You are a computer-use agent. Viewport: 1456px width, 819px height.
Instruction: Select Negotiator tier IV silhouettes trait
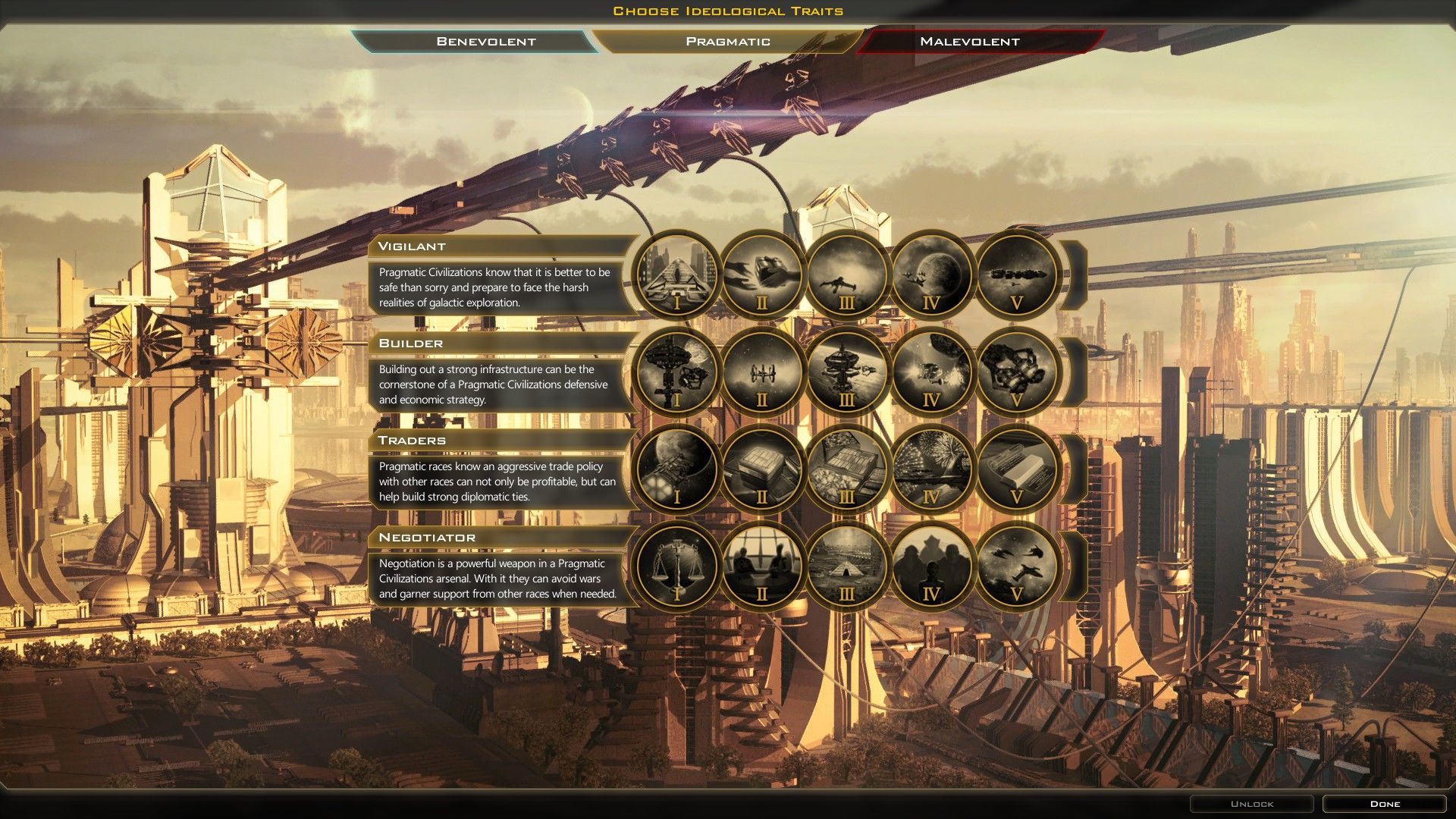(x=931, y=566)
